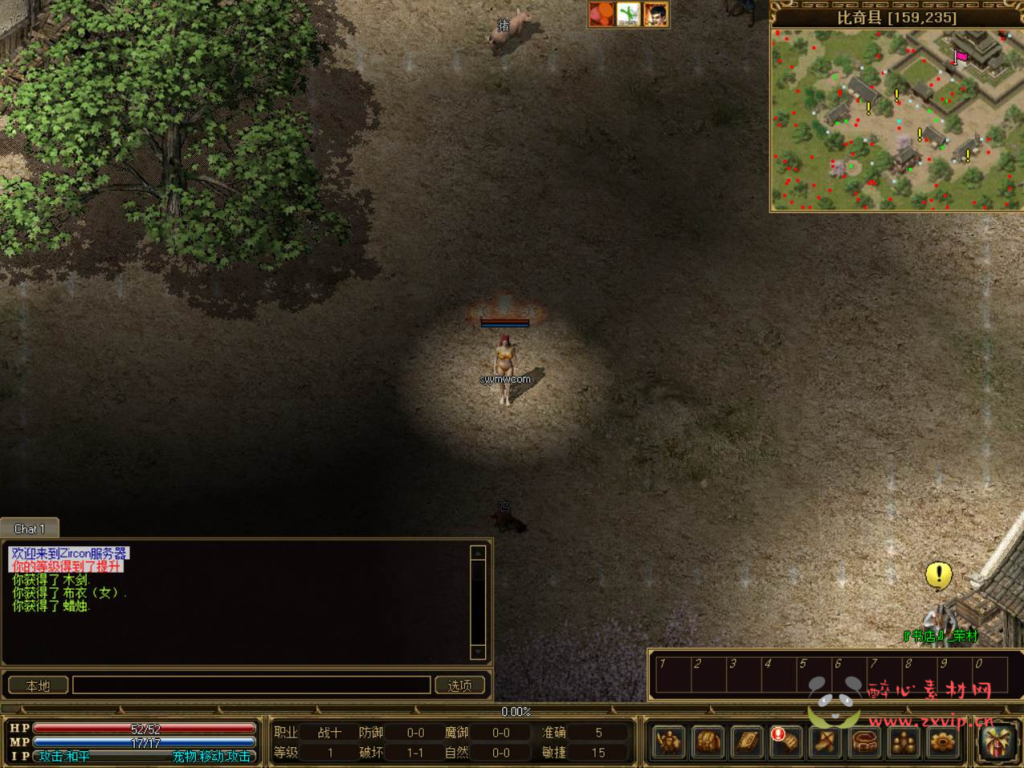Open the 选项 chat options button
The image size is (1024, 768).
coord(460,685)
